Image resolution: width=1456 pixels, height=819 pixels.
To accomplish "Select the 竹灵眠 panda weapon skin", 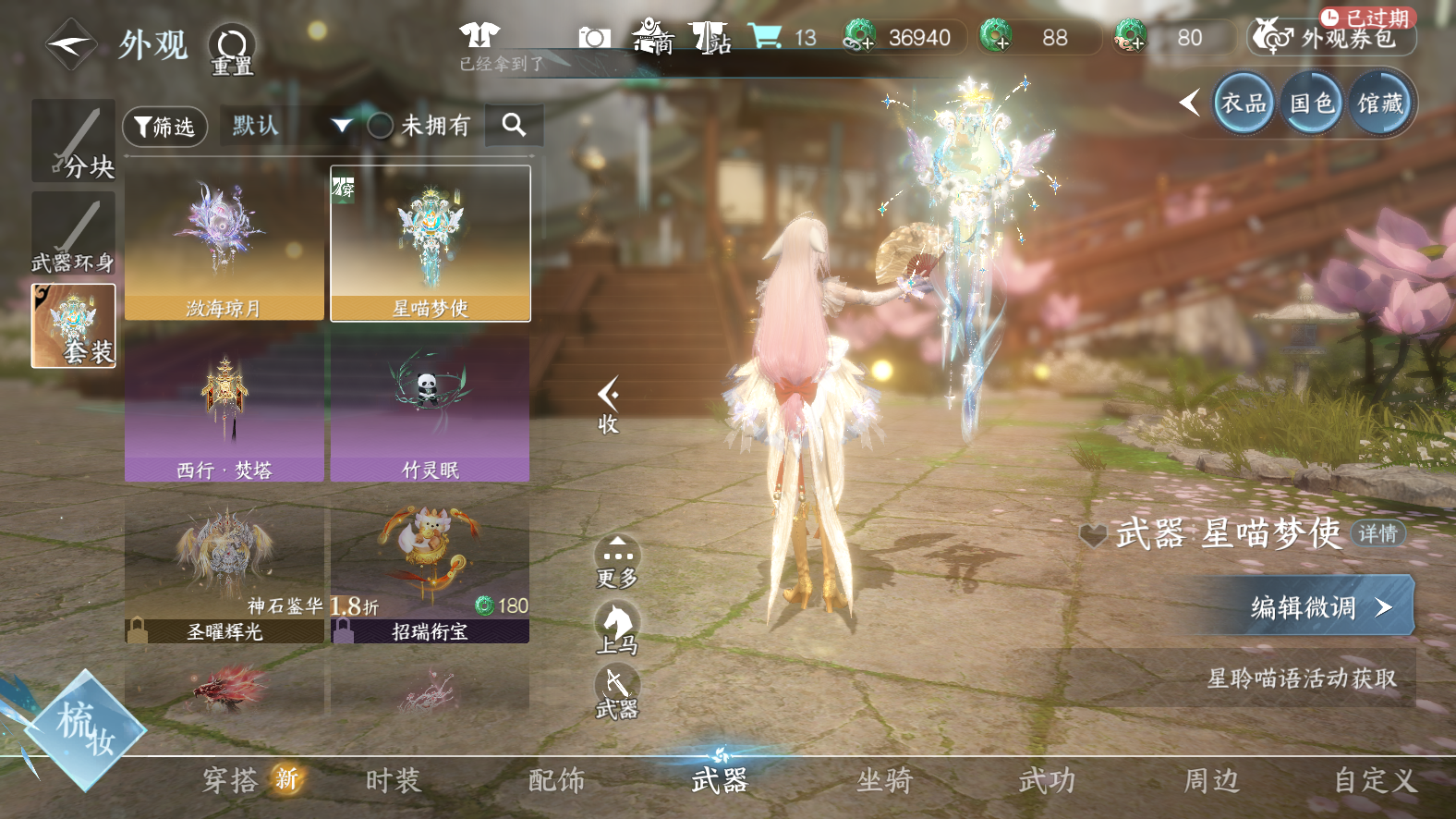I will pos(431,407).
